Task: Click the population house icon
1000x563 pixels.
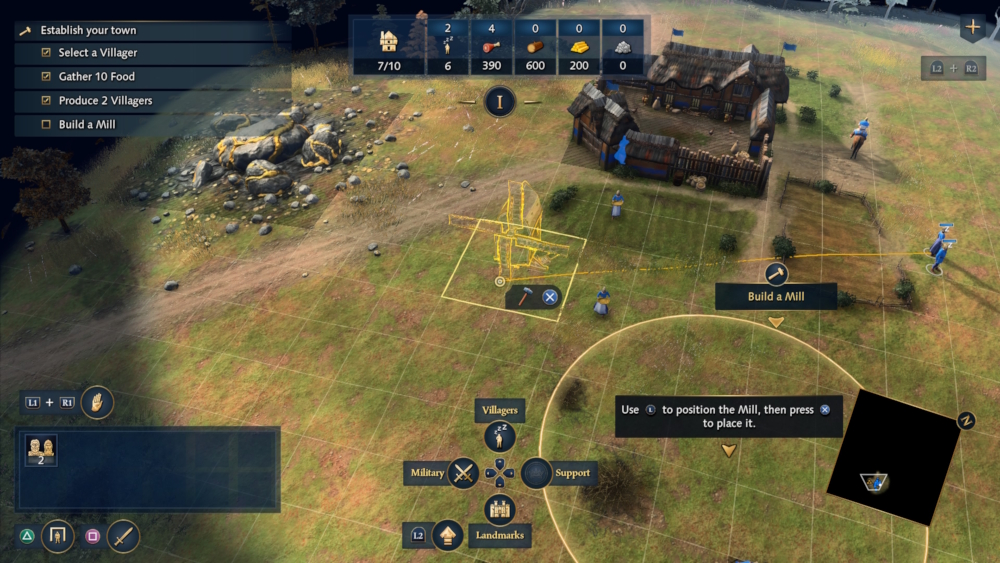Action: click(389, 43)
